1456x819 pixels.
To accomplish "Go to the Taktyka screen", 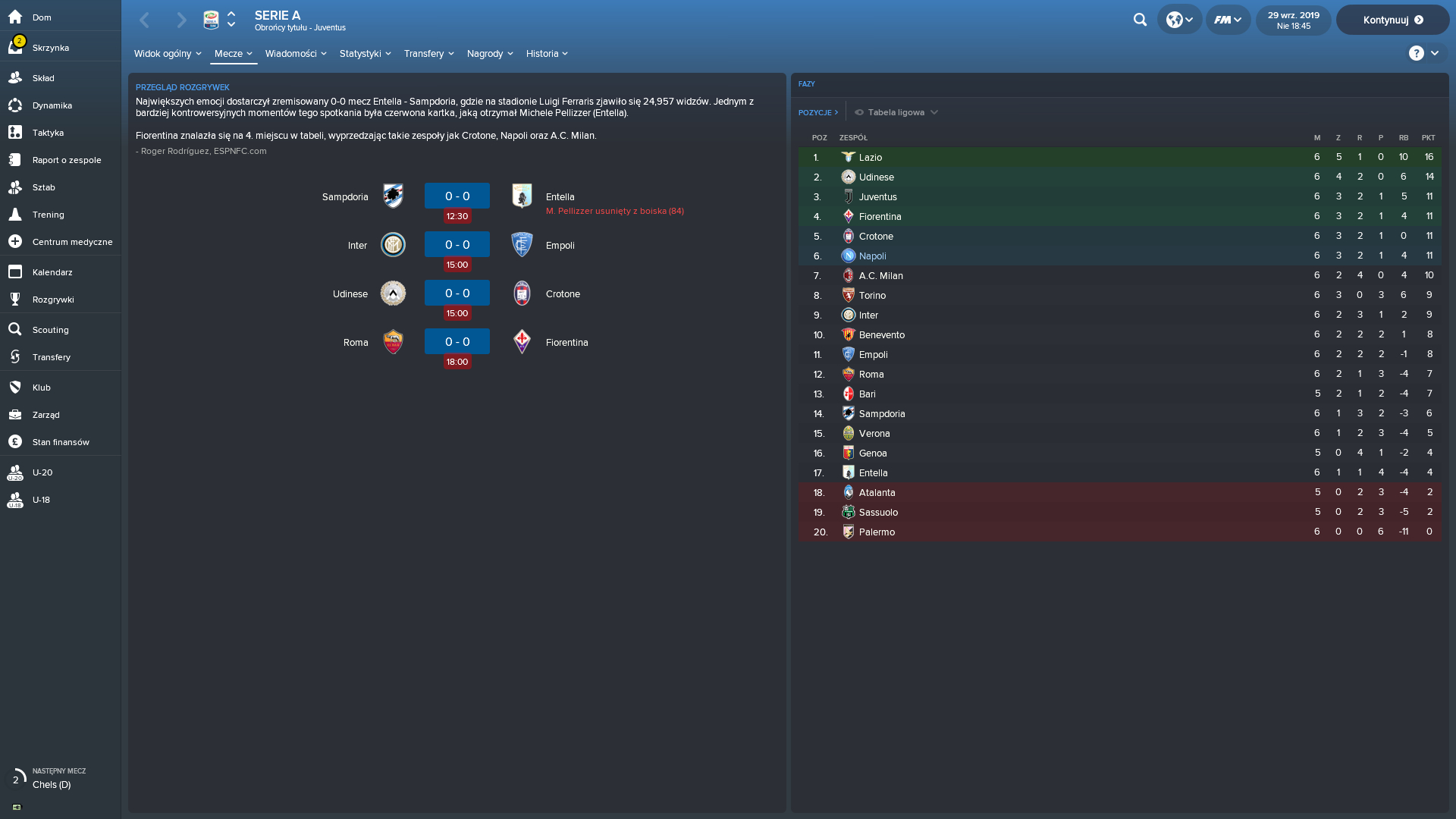I will click(x=48, y=133).
